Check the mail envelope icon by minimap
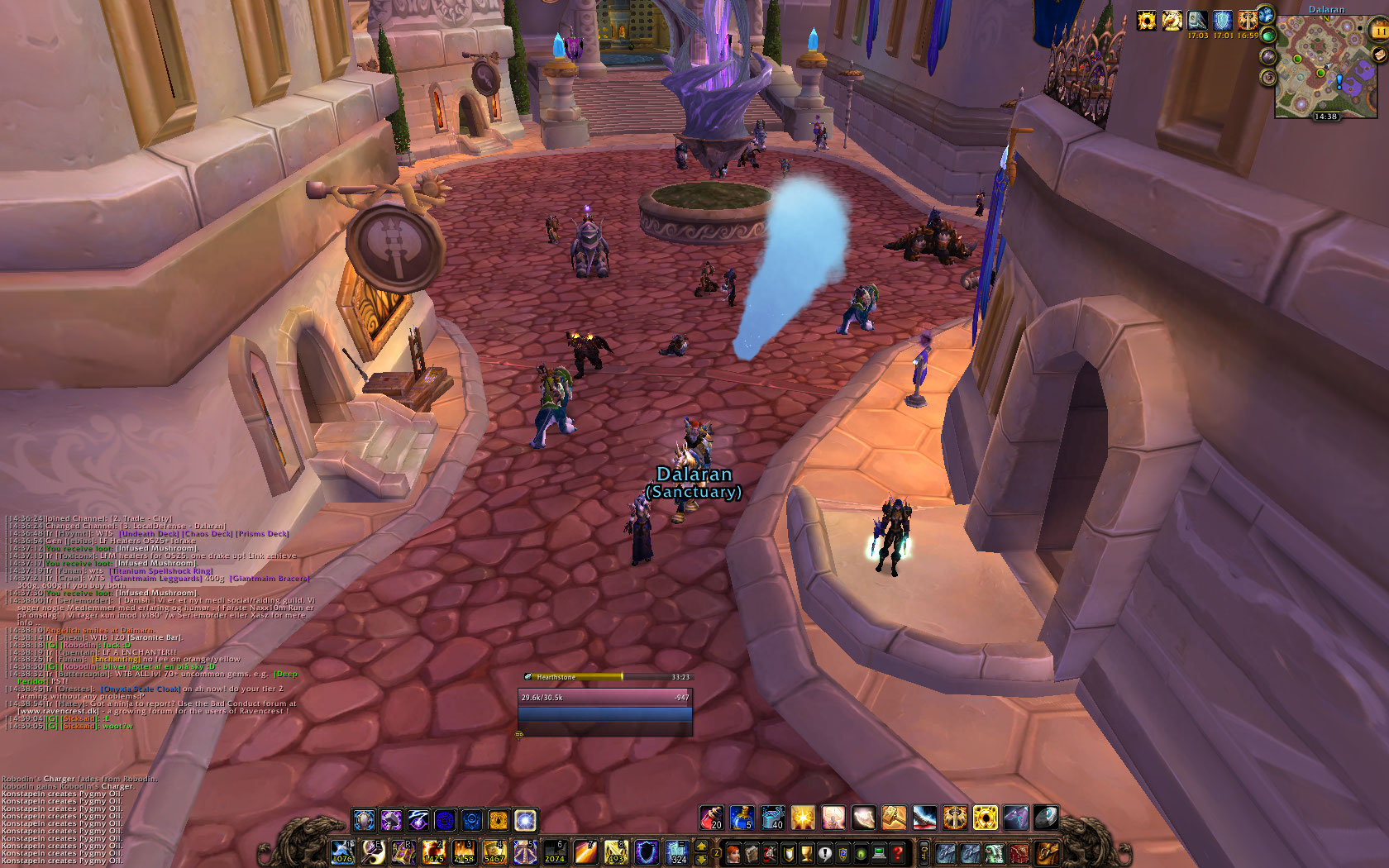The height and width of the screenshot is (868, 1389). [1377, 55]
